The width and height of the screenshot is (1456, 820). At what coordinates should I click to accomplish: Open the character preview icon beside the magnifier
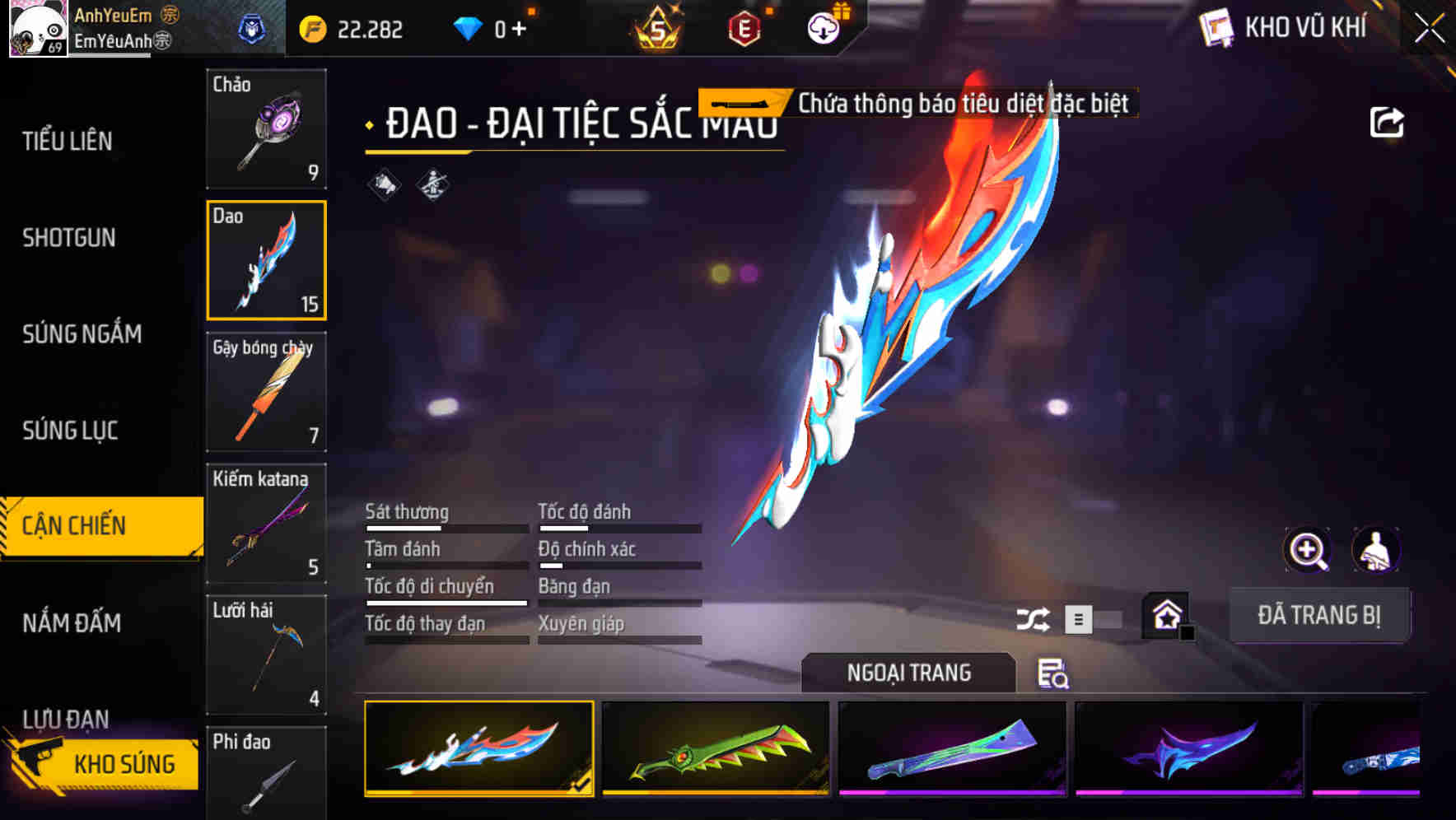point(1377,550)
